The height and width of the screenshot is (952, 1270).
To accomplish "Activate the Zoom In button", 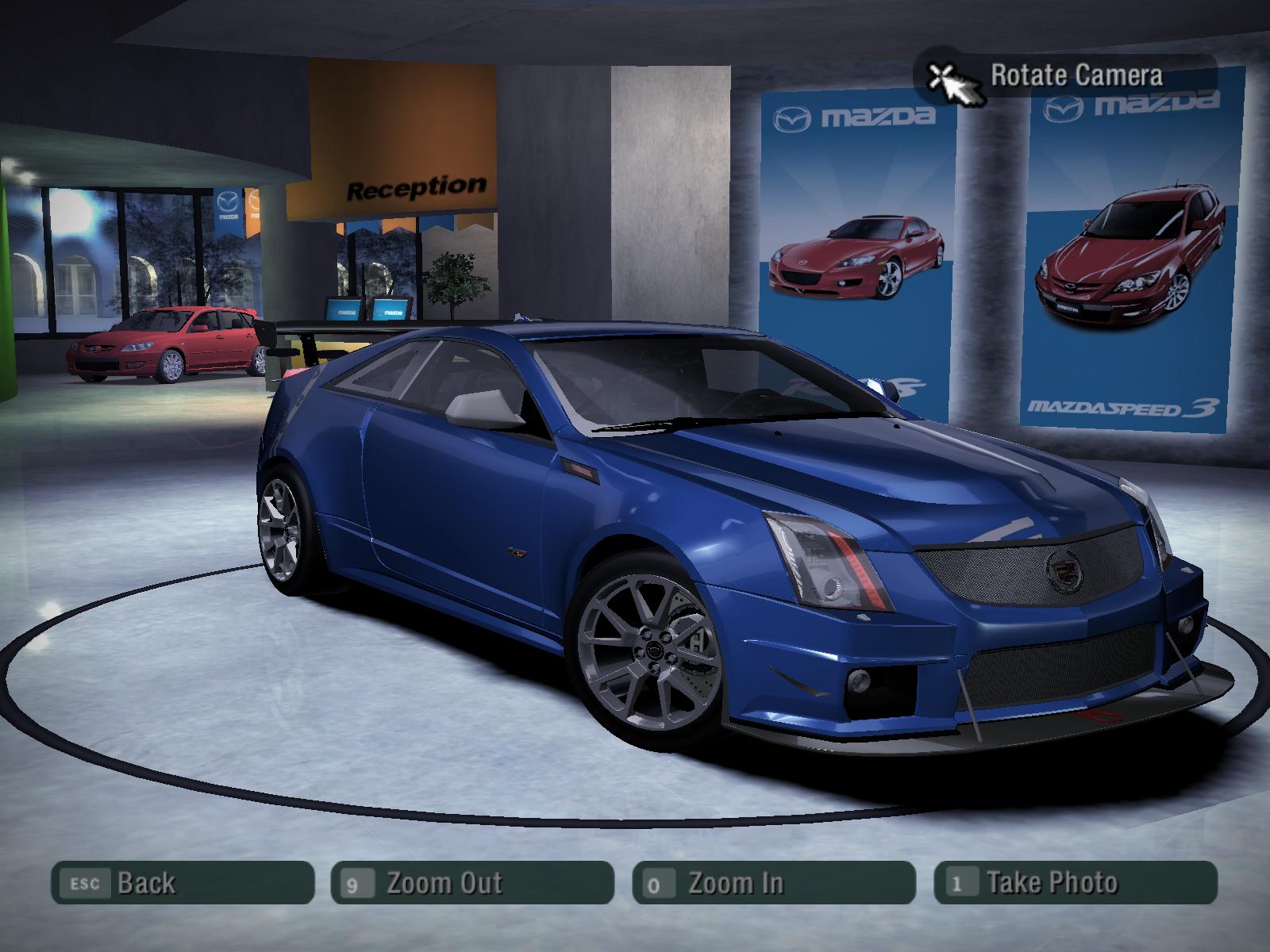I will (x=773, y=882).
